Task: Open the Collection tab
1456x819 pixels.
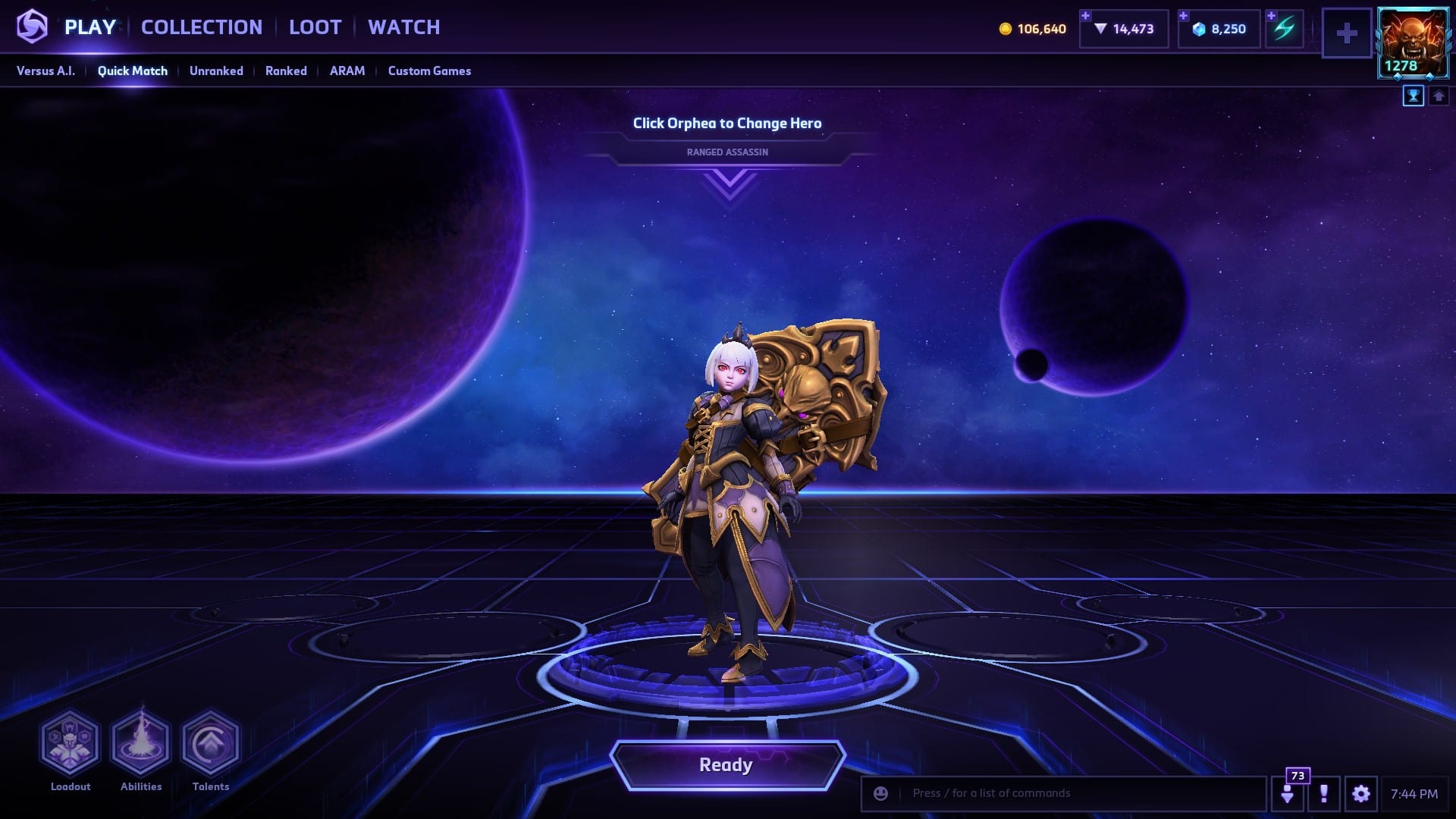Action: (x=202, y=27)
